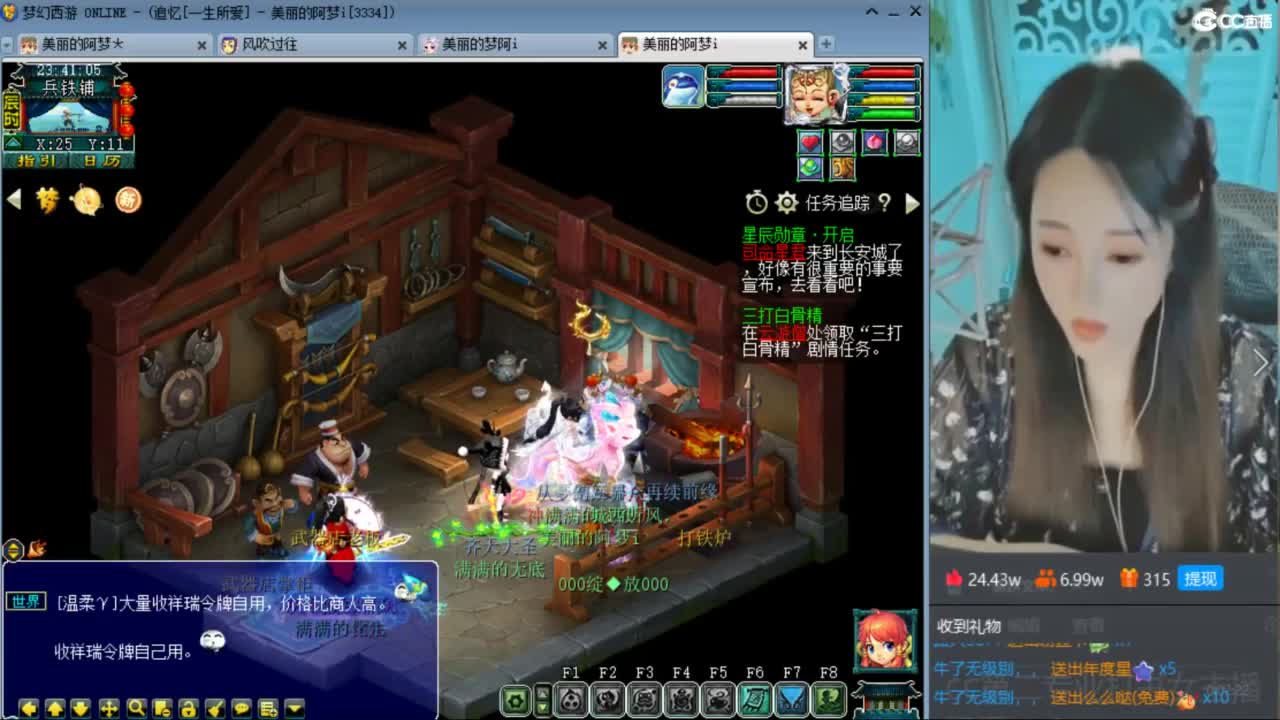Expand the stream side panel with the right chevron
Screen dimensions: 1280x720
pyautogui.click(x=1262, y=363)
